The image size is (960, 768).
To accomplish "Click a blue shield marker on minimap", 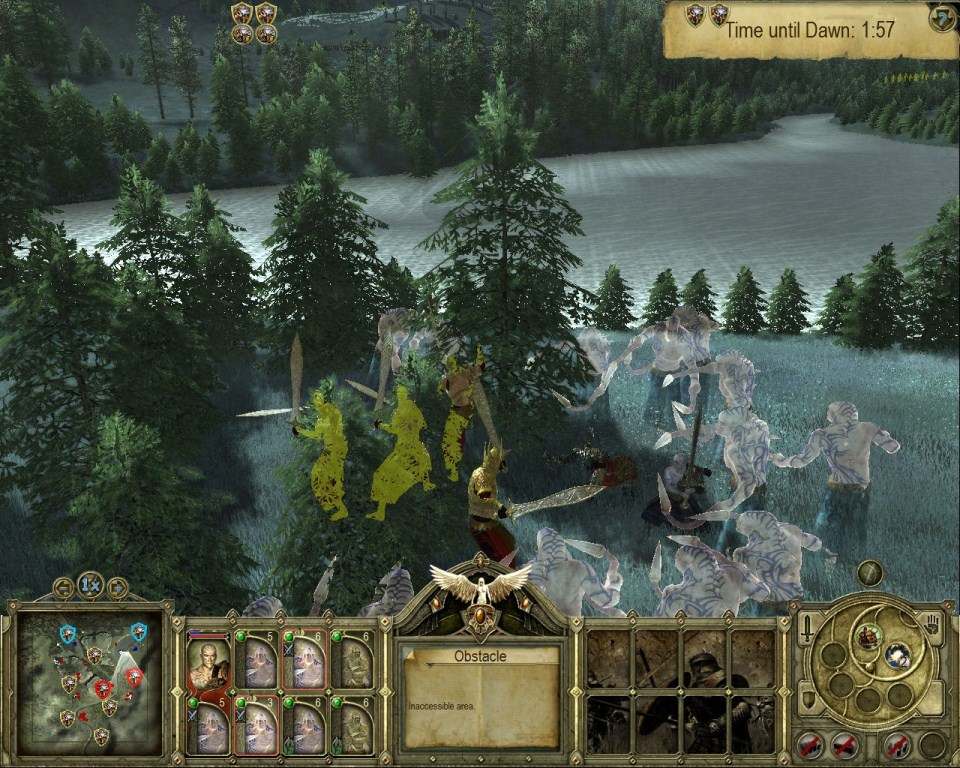I will coord(68,633).
